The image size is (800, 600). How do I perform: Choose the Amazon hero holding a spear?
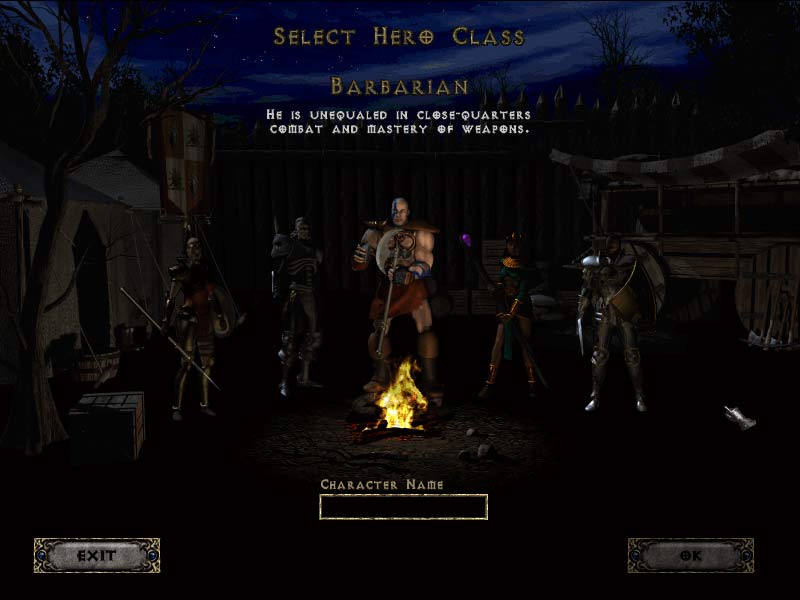(x=193, y=320)
